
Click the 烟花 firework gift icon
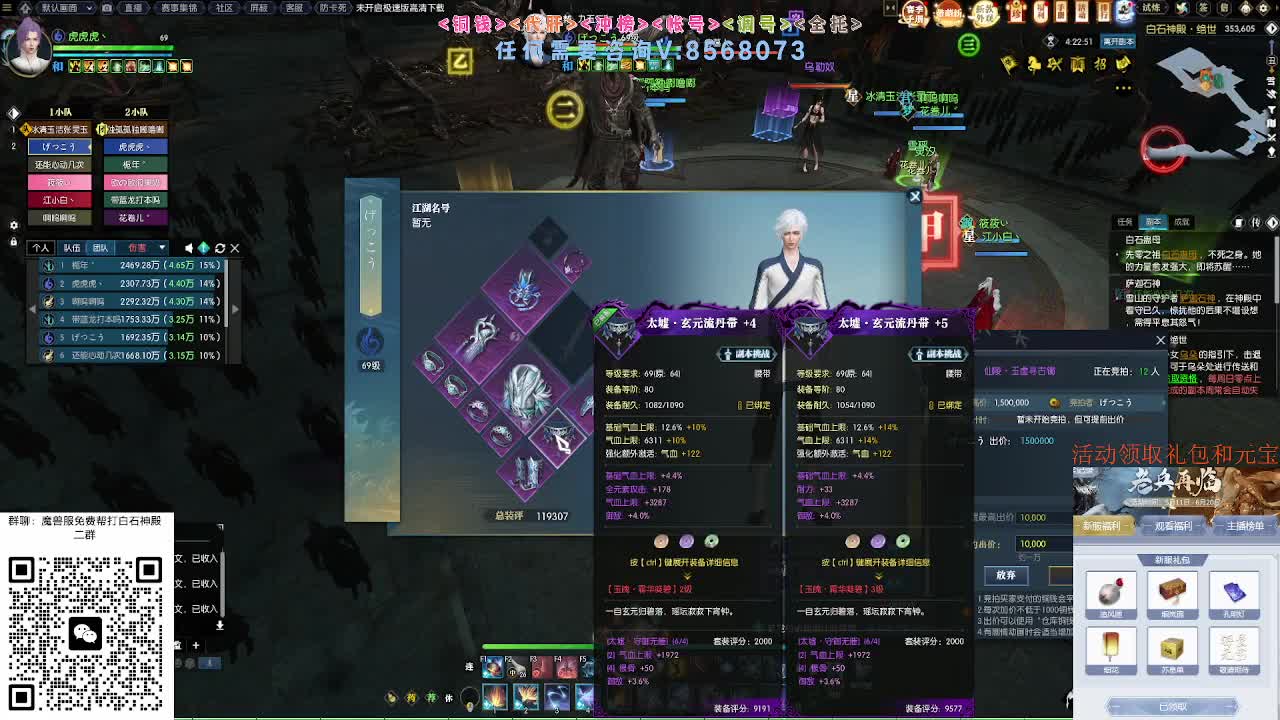[x=1111, y=647]
